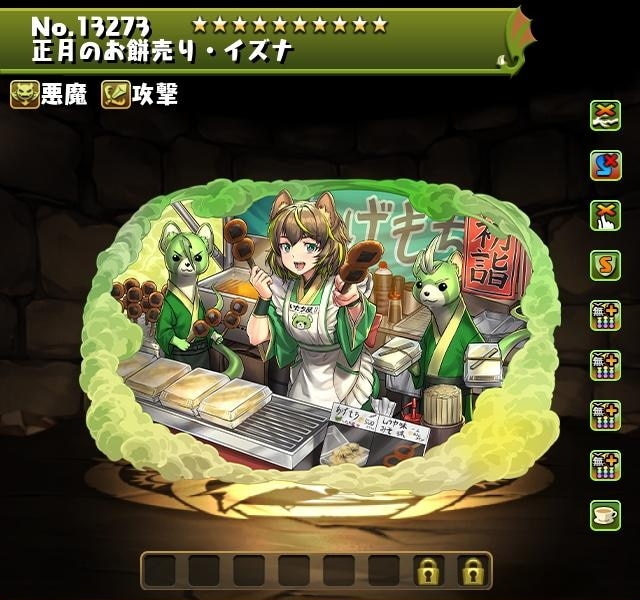Select the 悪魔 devil type icon
Viewport: 640px width, 600px height.
24,95
